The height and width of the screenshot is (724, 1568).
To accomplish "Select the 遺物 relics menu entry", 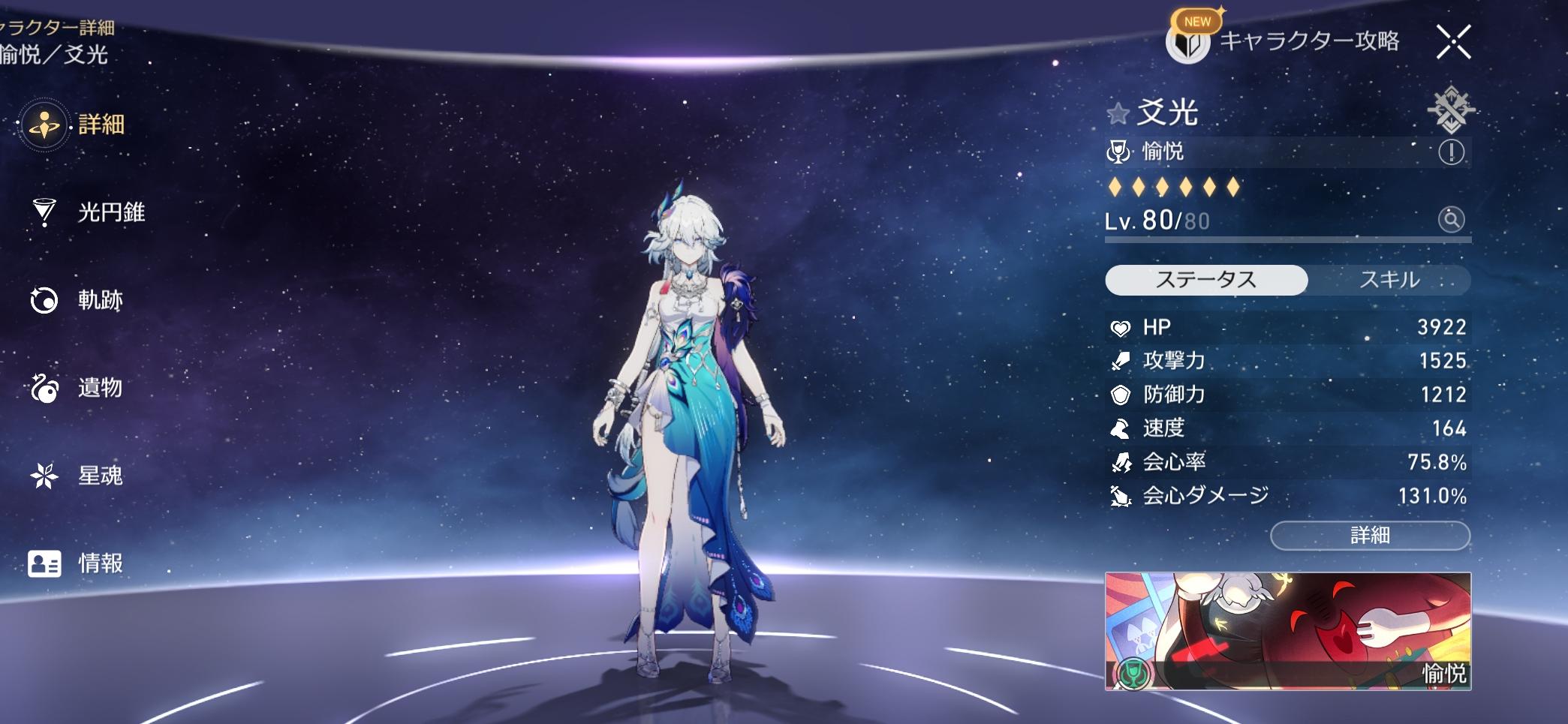I will point(77,388).
